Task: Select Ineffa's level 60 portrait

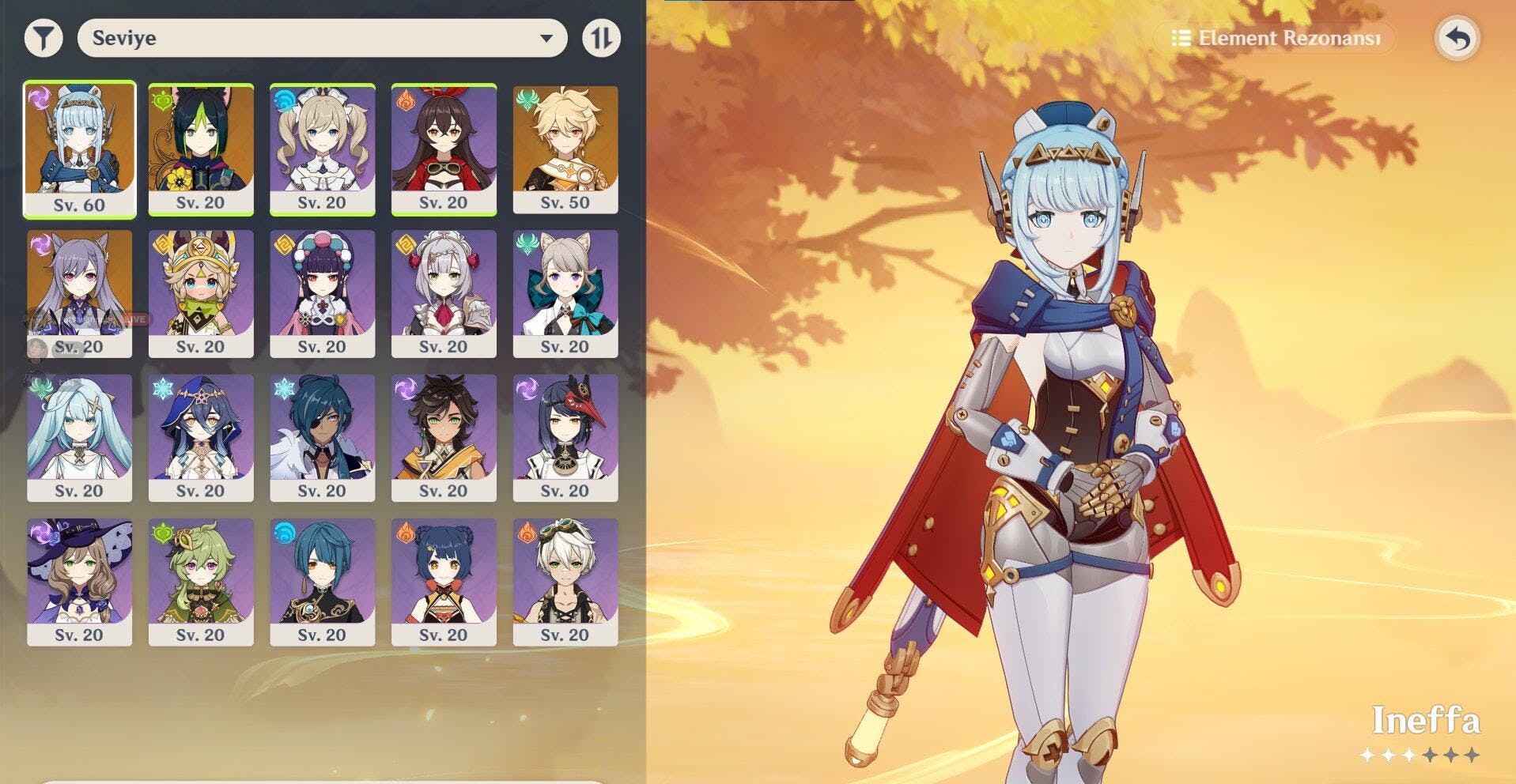Action: coord(79,149)
